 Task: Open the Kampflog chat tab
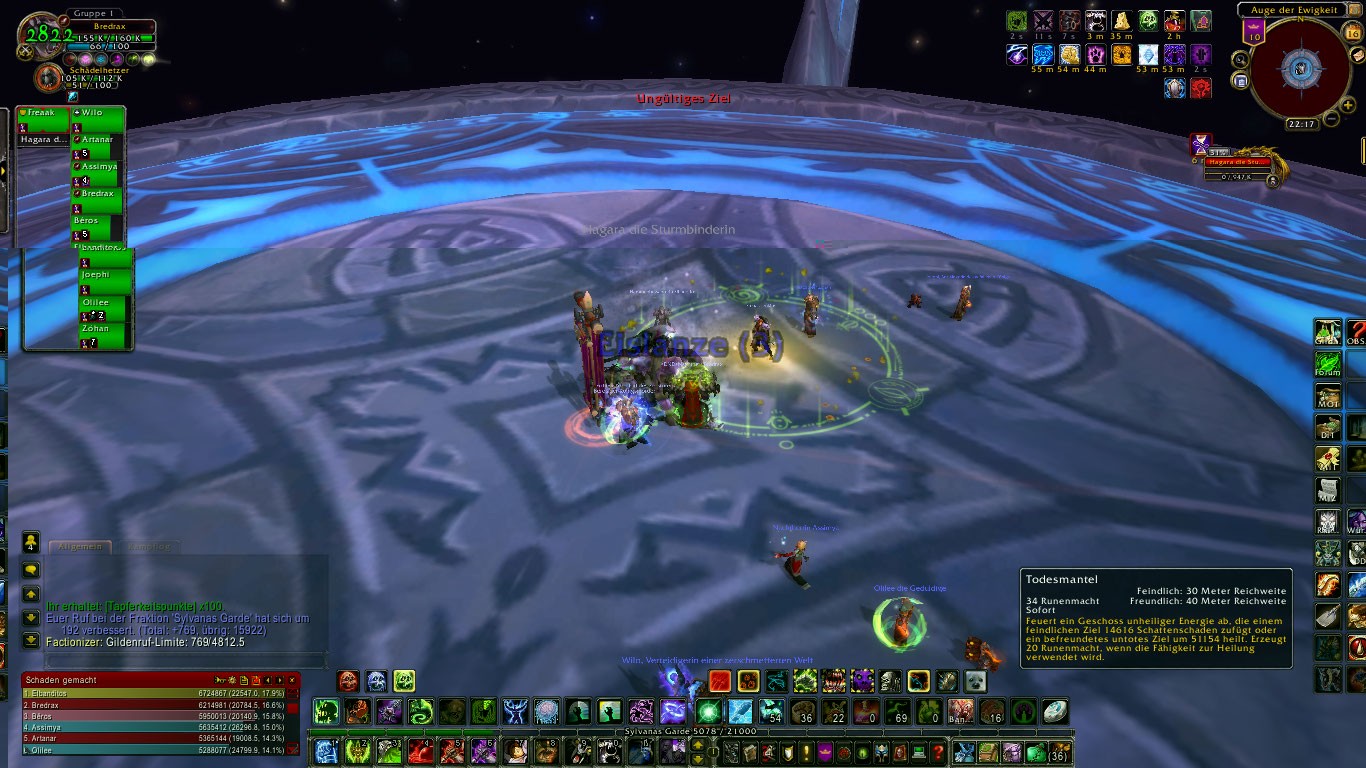pyautogui.click(x=149, y=547)
